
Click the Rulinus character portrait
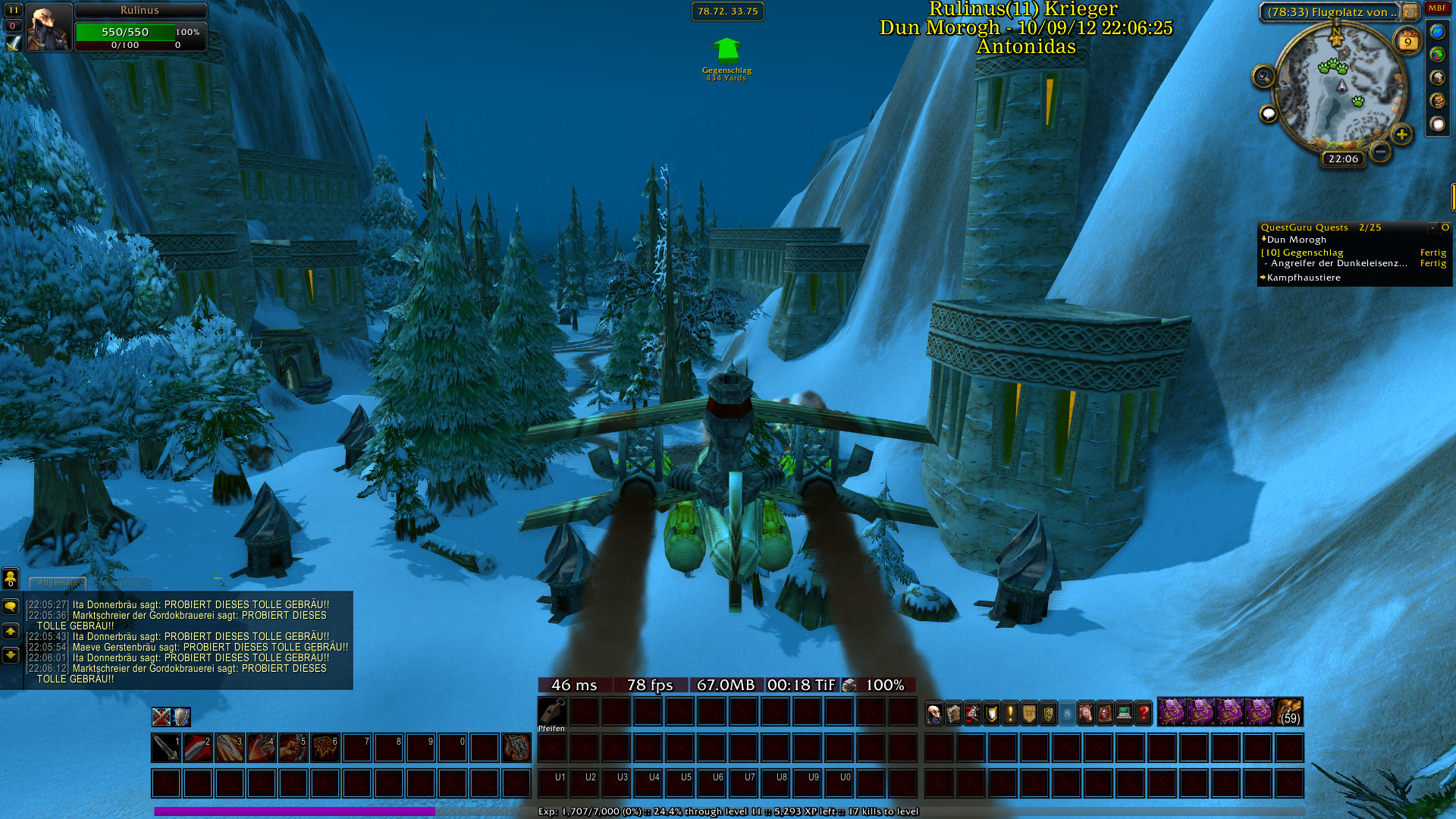point(49,27)
